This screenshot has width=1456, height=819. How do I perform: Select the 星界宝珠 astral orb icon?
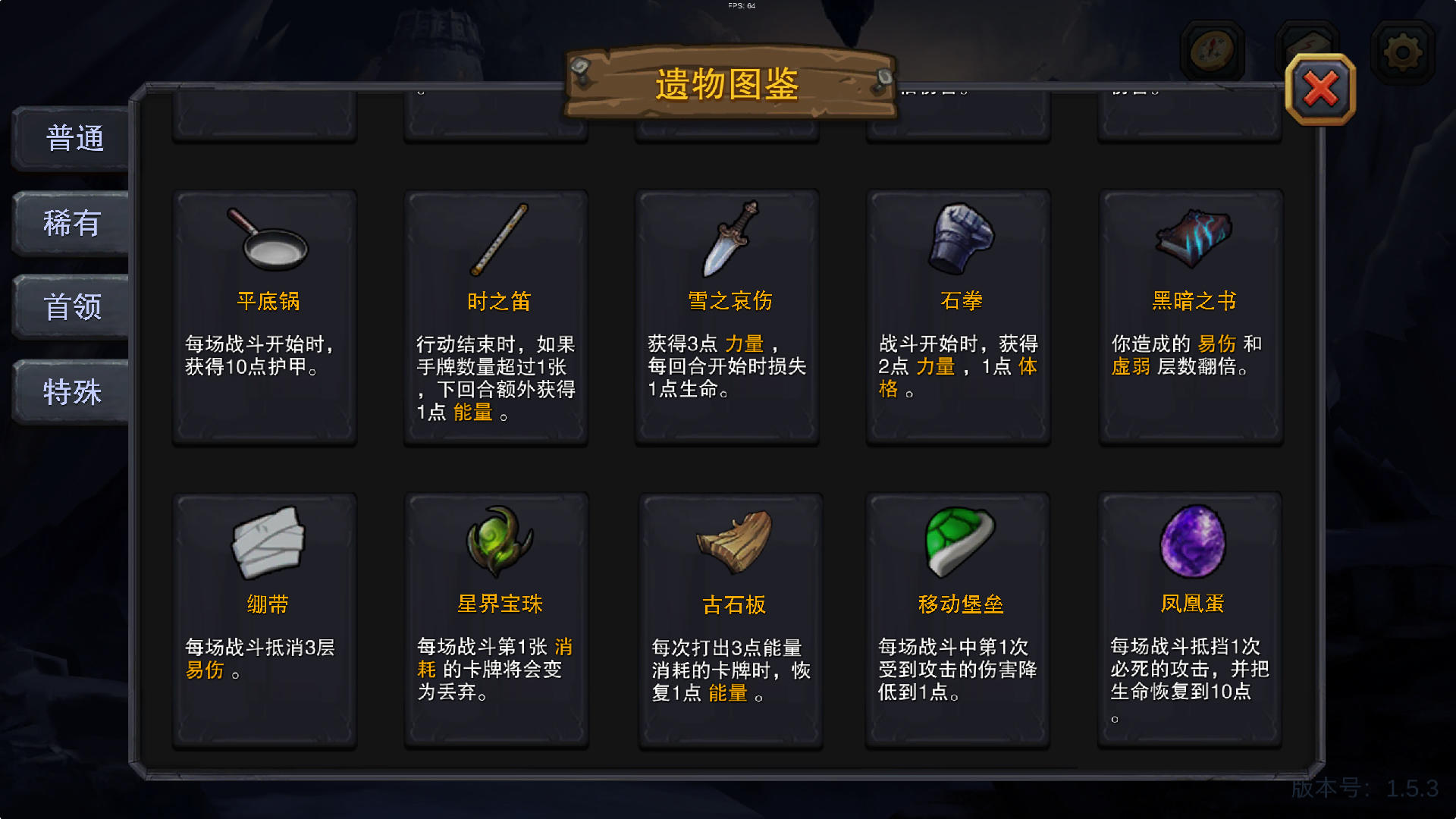click(497, 542)
